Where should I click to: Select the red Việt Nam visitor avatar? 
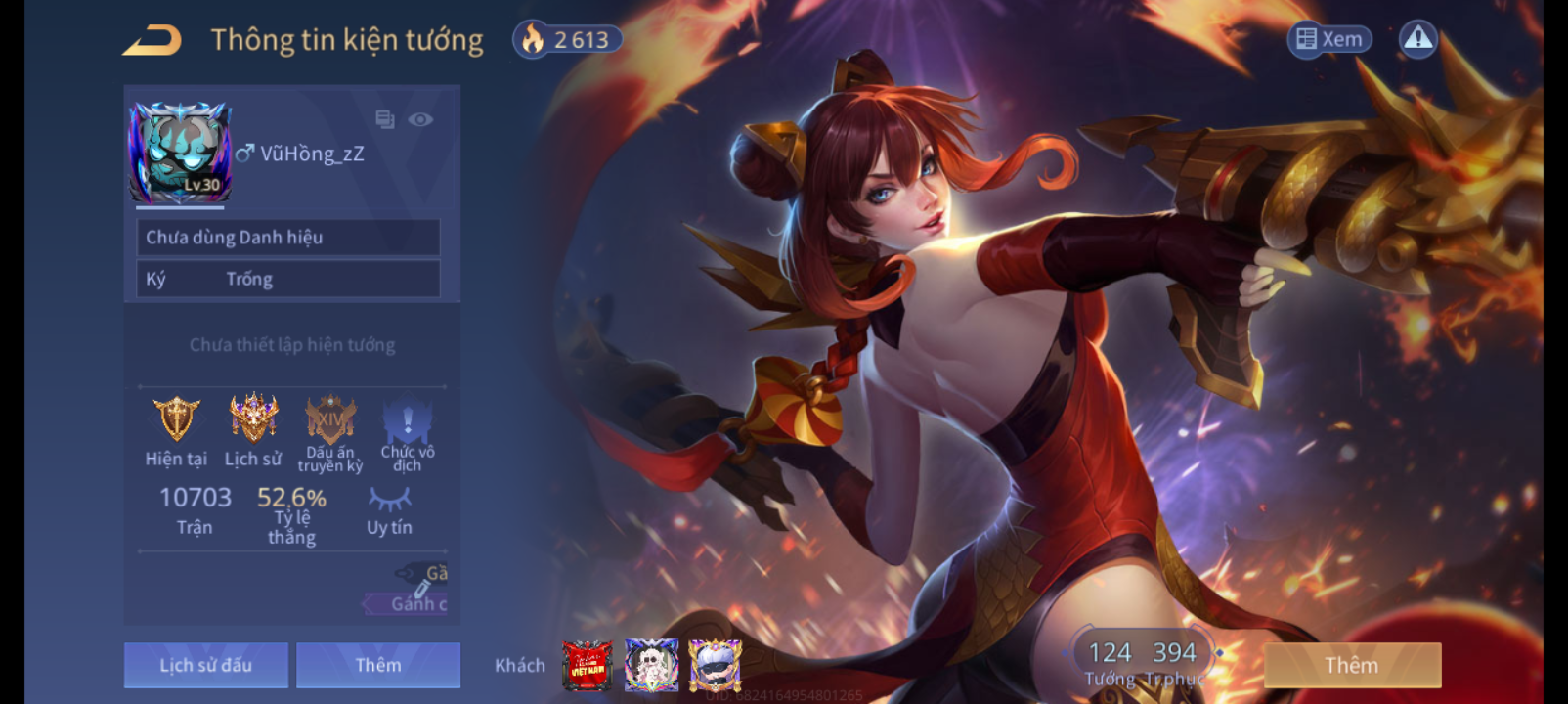tap(588, 665)
